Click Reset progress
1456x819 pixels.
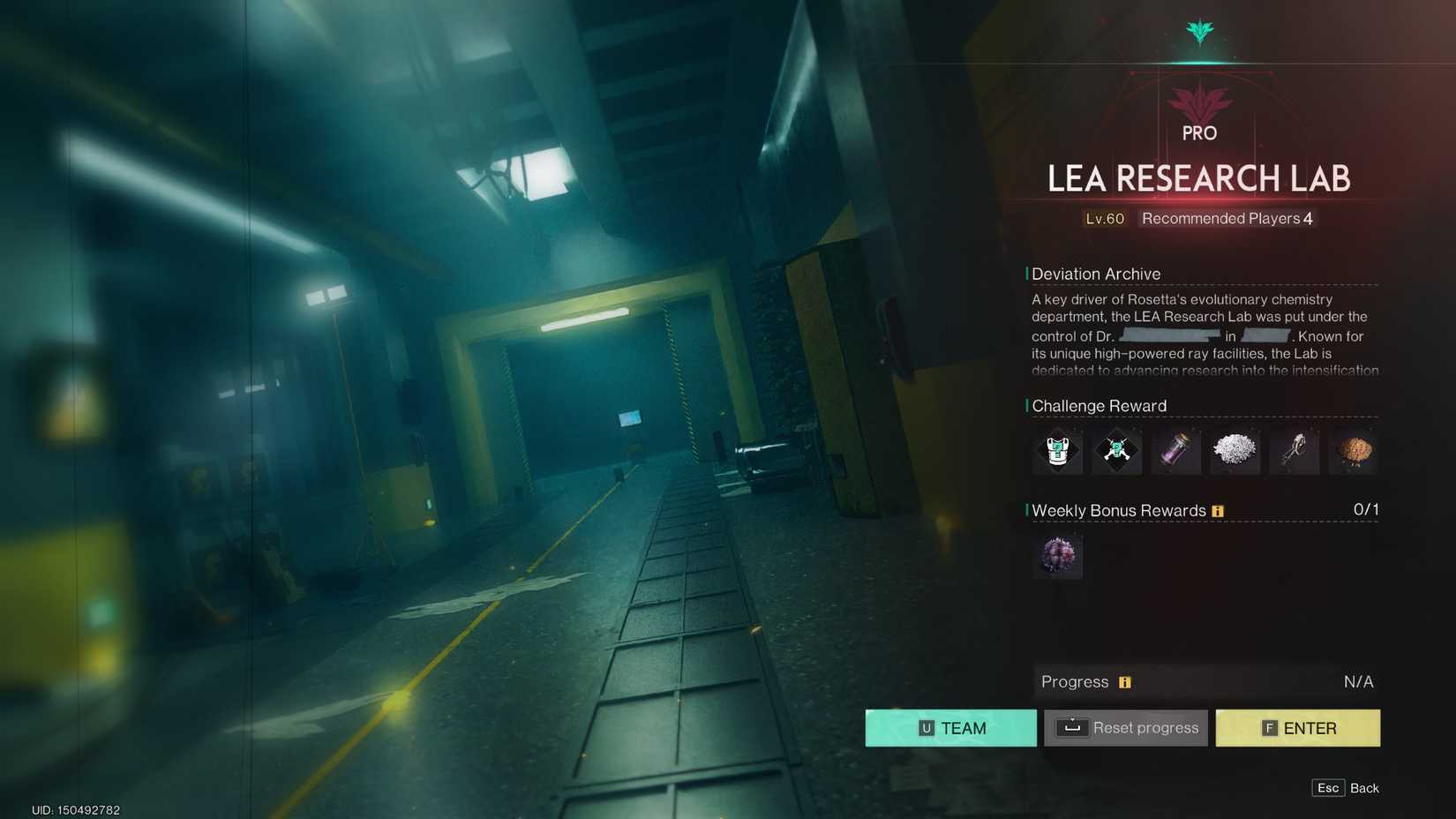pyautogui.click(x=1125, y=727)
